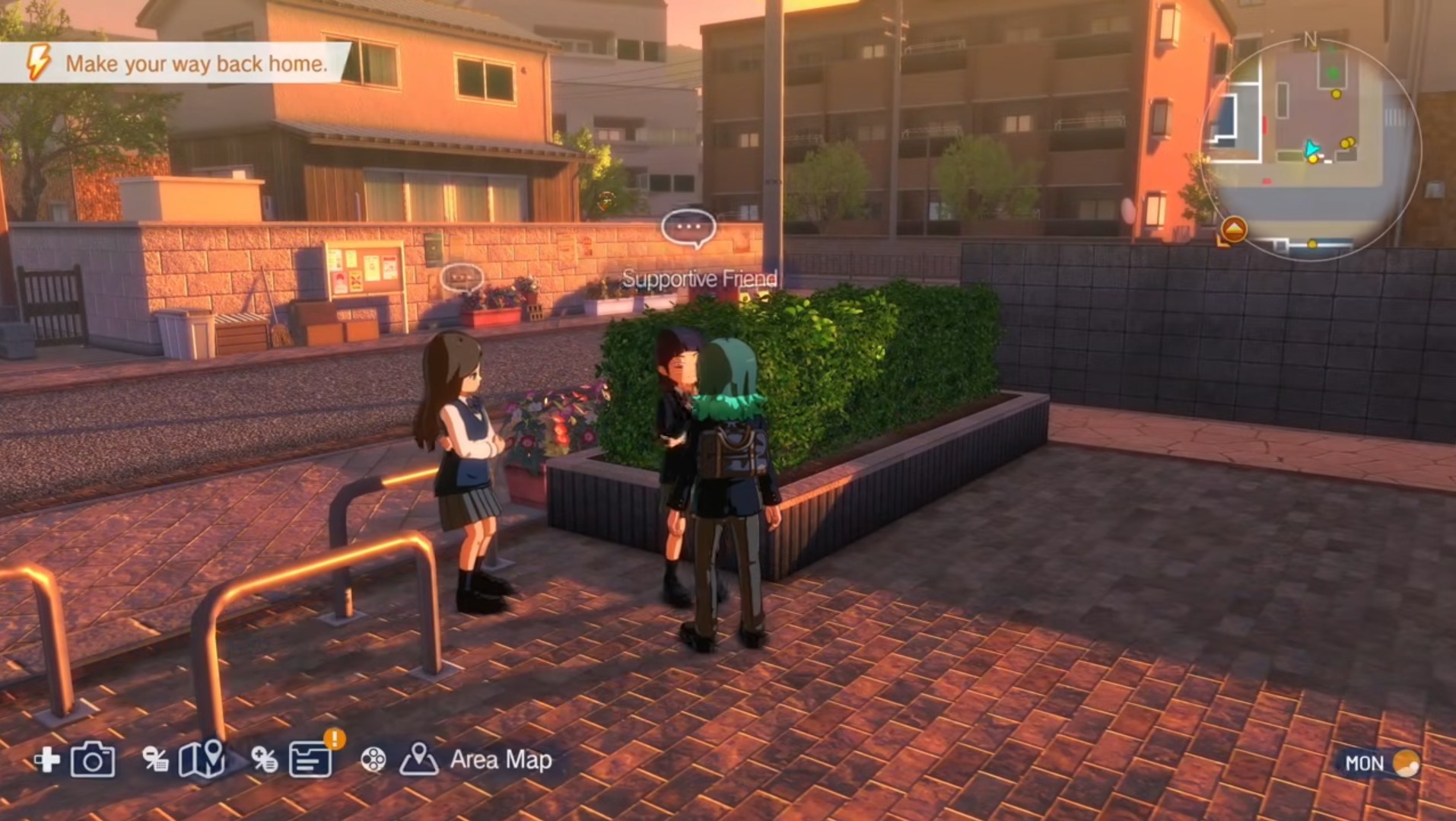Screen dimensions: 1456x821
Task: Open the notes icon with exclamation alert
Action: (x=310, y=759)
